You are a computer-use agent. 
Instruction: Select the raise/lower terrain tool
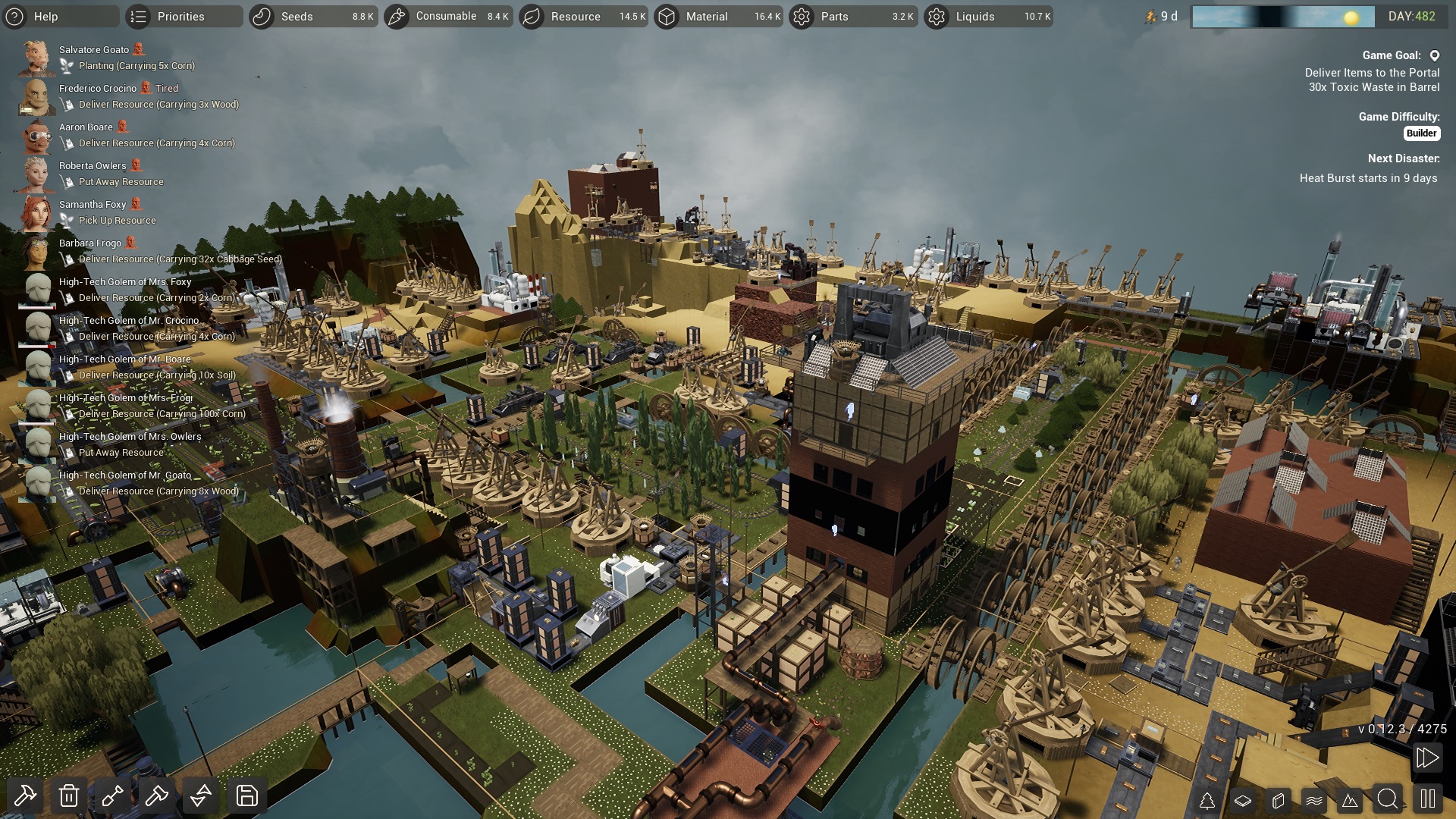pyautogui.click(x=200, y=796)
